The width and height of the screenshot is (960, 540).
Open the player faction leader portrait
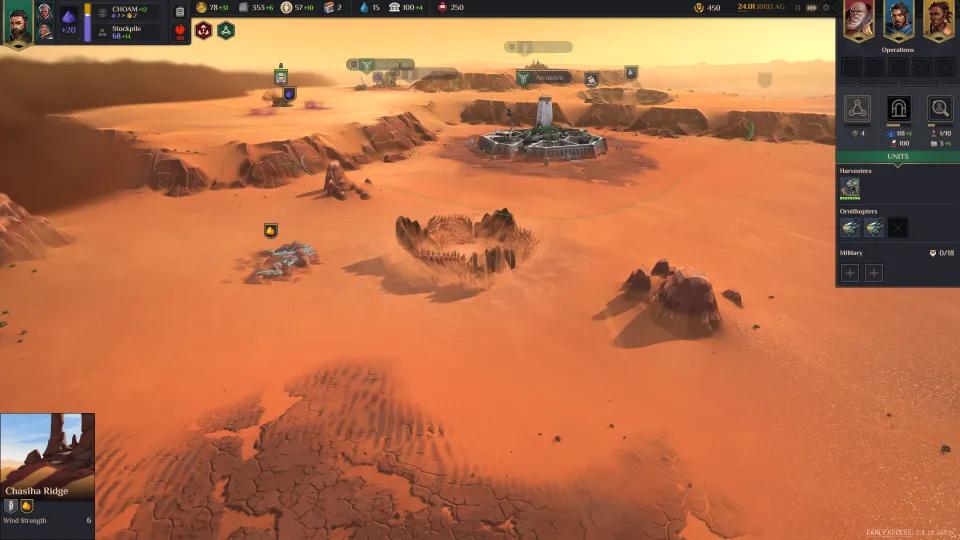tap(17, 24)
